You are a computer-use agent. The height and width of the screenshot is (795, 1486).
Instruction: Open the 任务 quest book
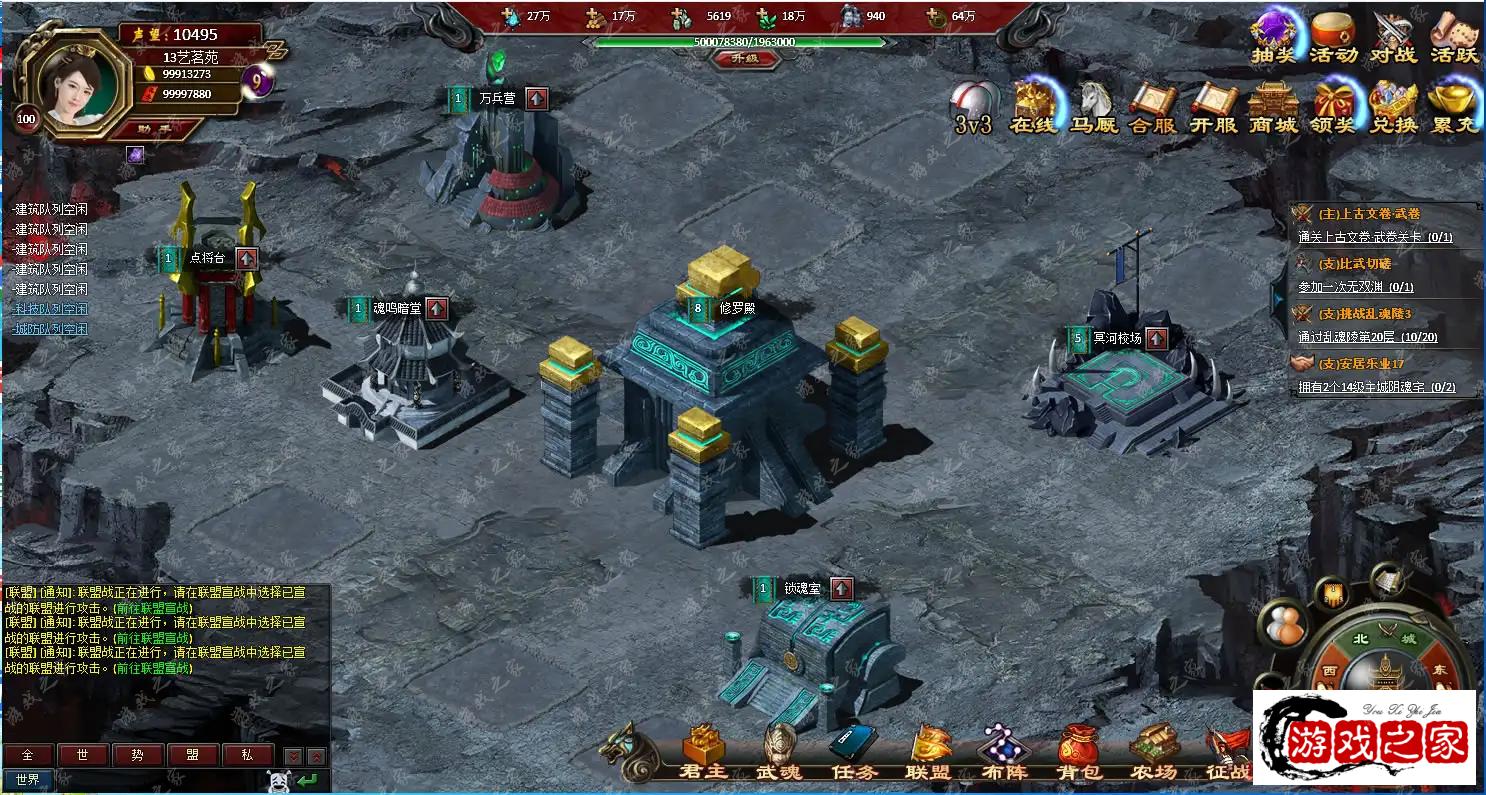853,753
